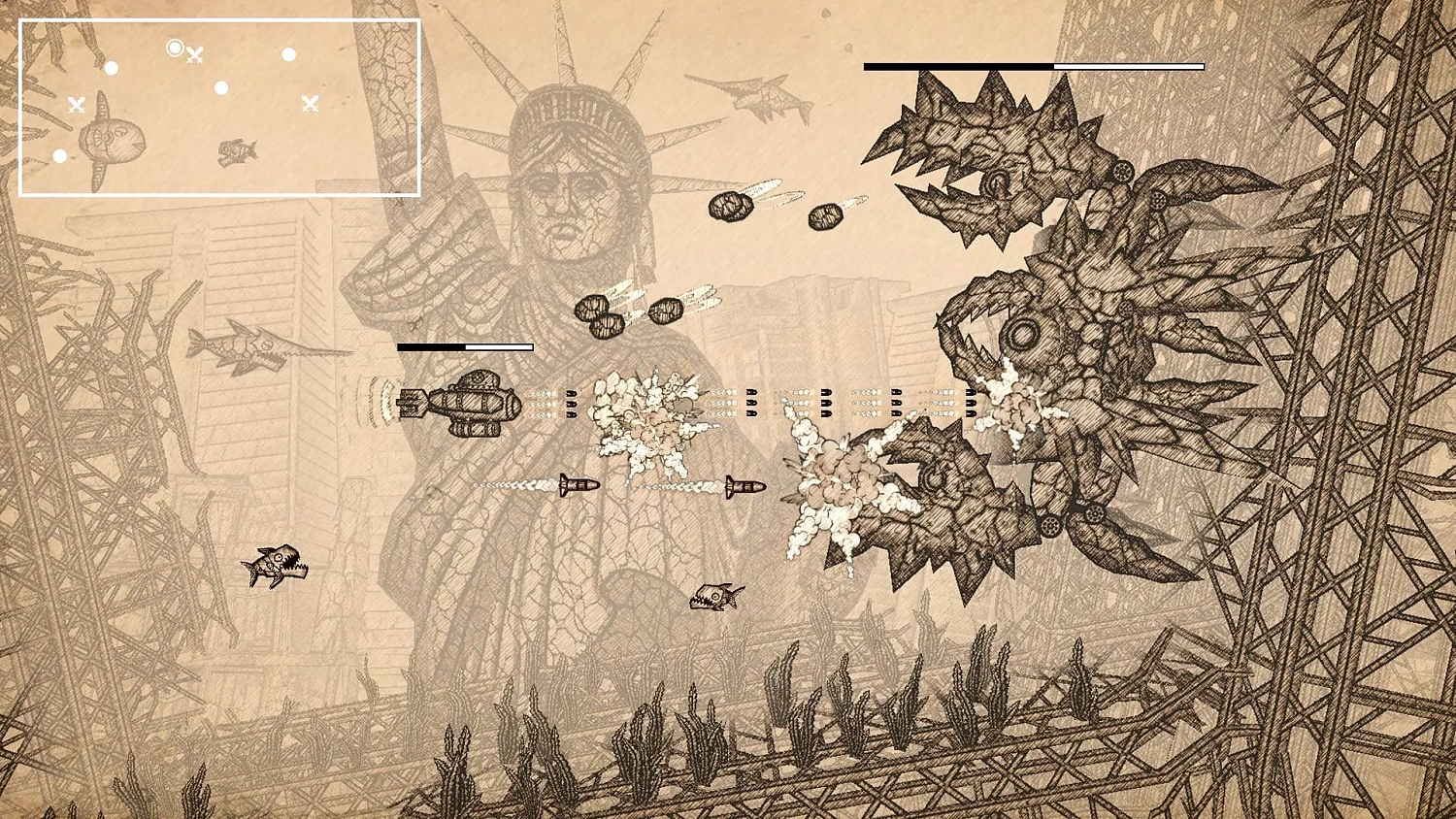Select the piranha icon on the minimap
The image size is (1456, 819).
[237, 150]
